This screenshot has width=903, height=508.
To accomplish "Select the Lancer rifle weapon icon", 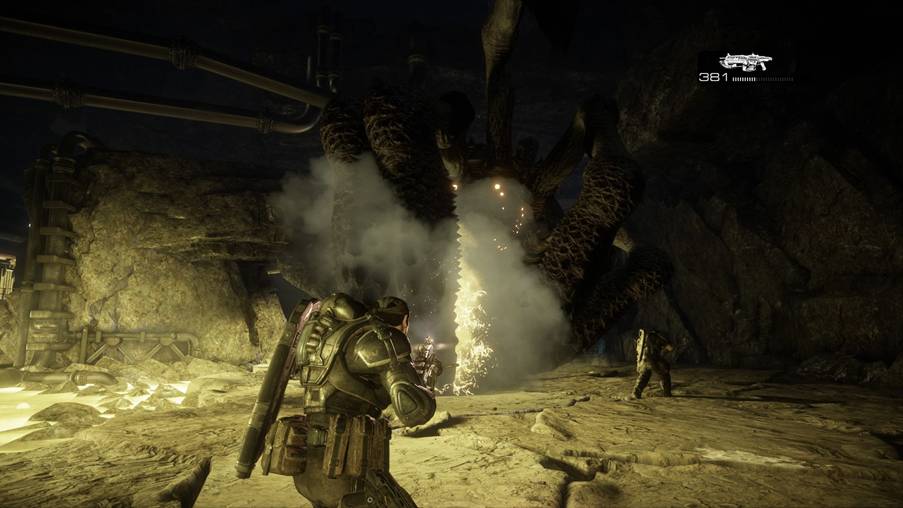I will 745,61.
